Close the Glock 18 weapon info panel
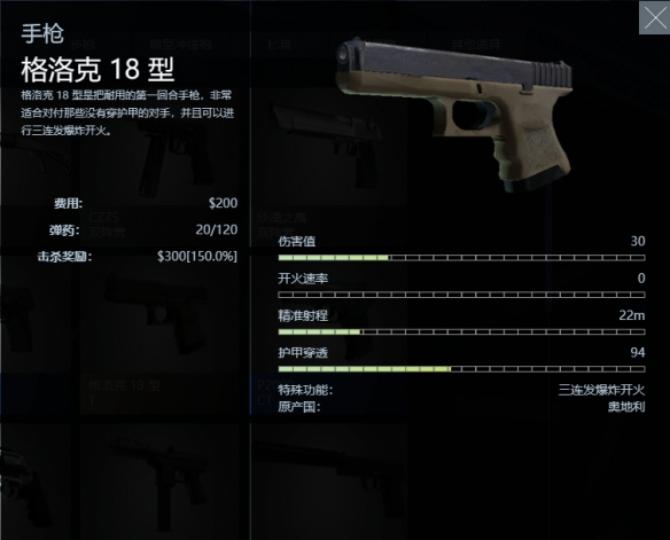670x540 pixels. (652, 17)
